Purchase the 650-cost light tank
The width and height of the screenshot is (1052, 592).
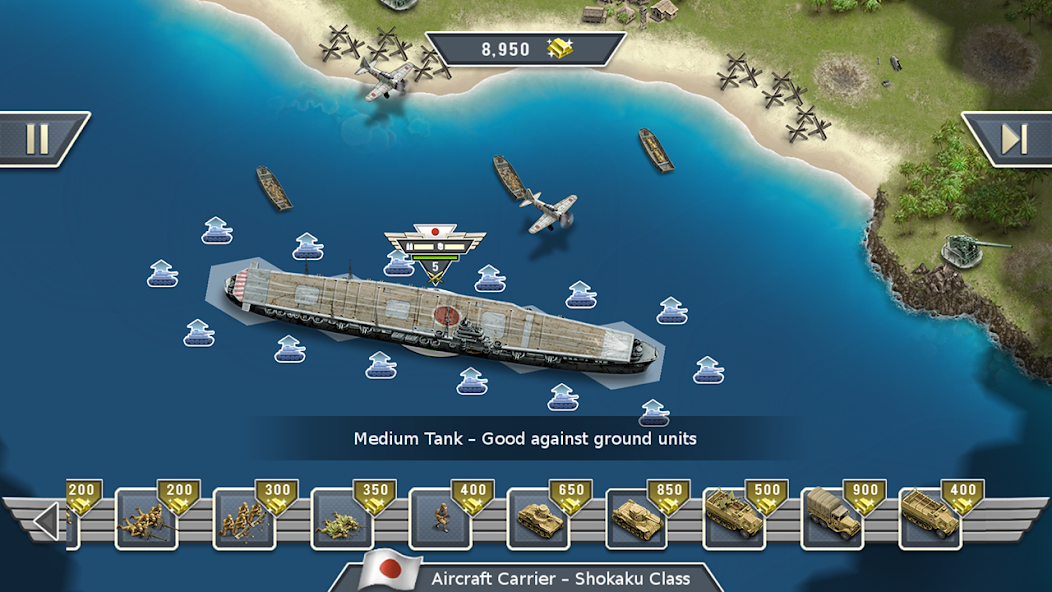(539, 518)
